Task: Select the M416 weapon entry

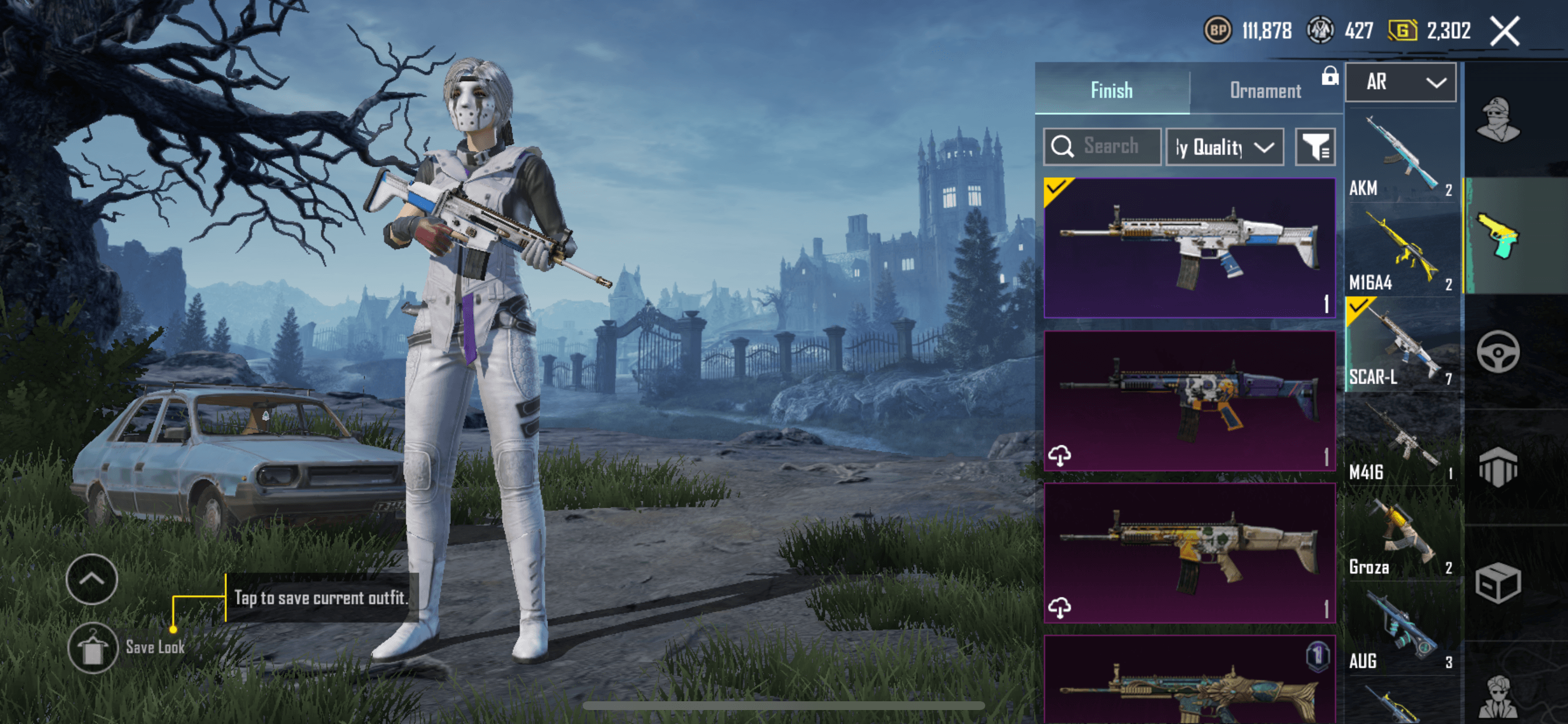Action: click(x=1400, y=441)
